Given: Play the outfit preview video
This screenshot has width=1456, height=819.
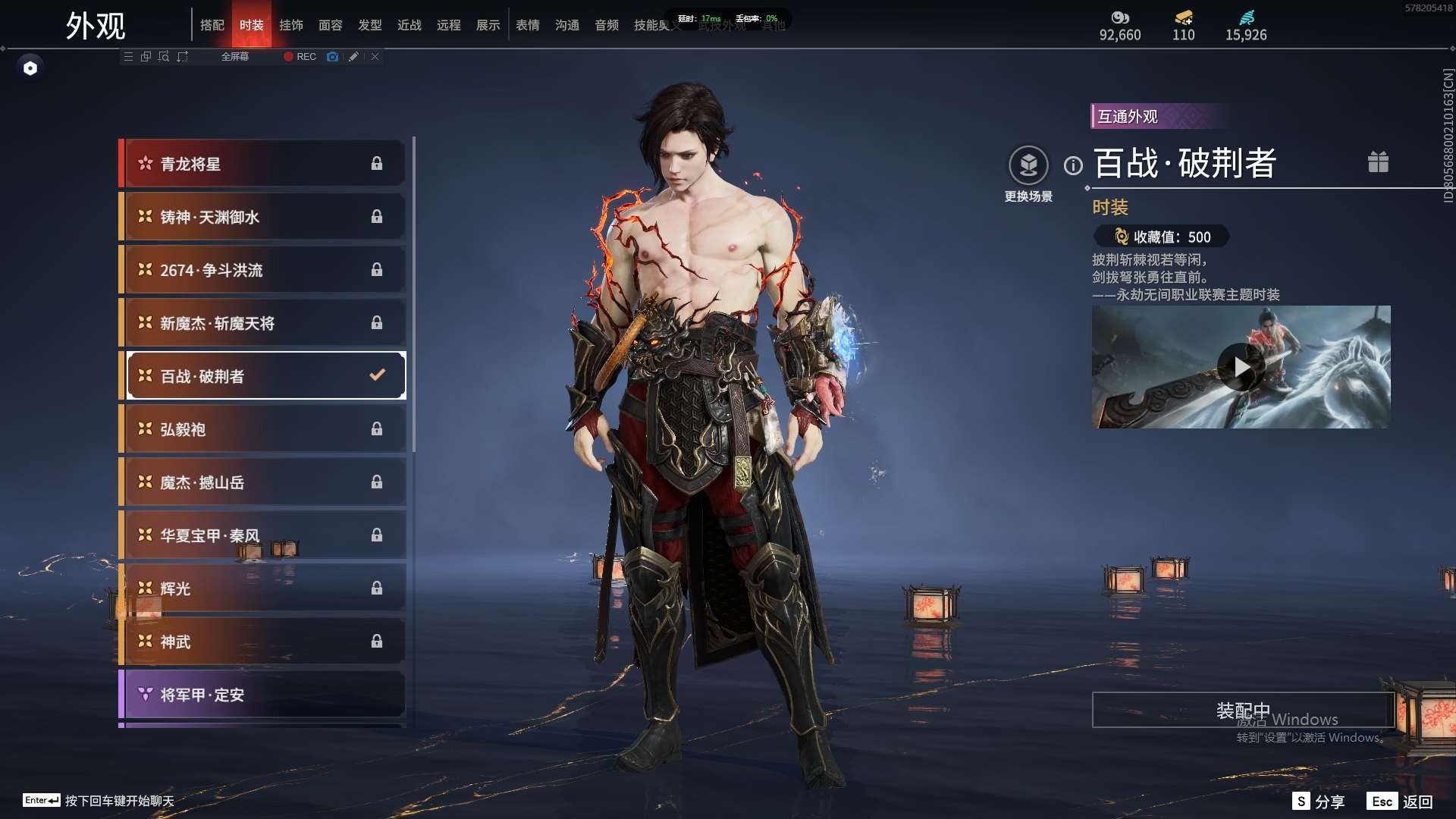Looking at the screenshot, I should coord(1241,367).
